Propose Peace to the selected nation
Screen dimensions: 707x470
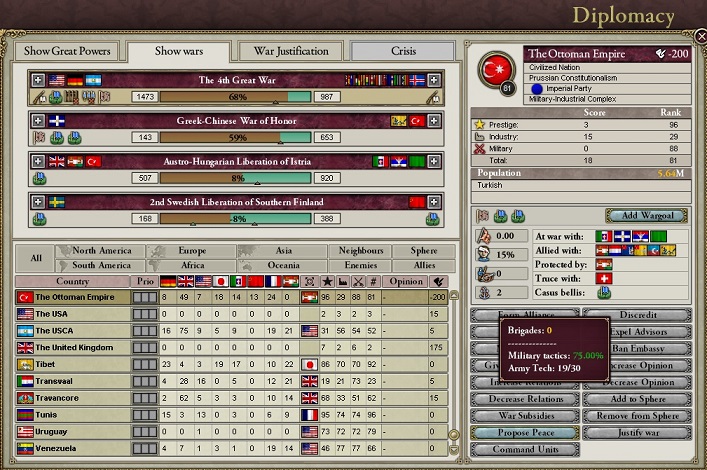(526, 432)
